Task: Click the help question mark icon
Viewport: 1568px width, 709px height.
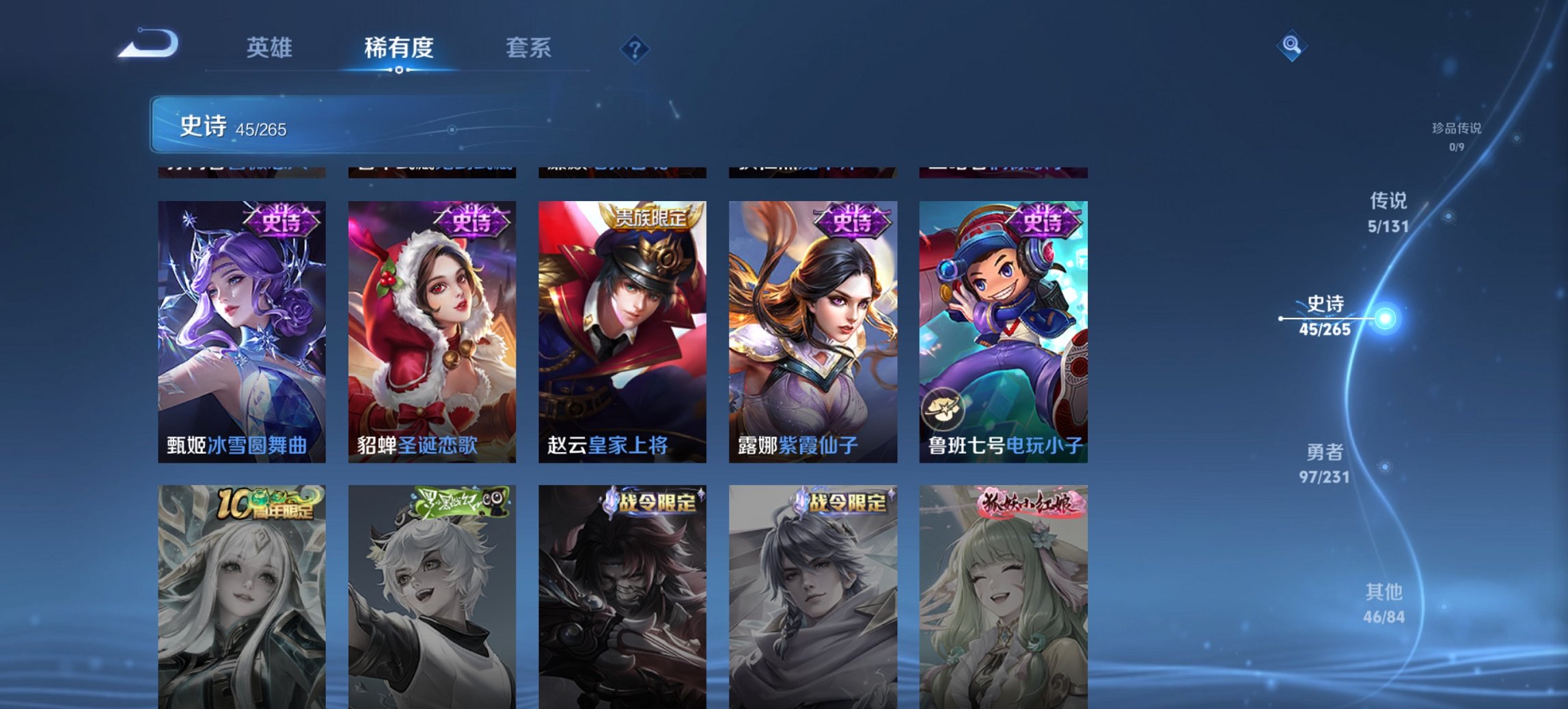Action: (x=633, y=48)
